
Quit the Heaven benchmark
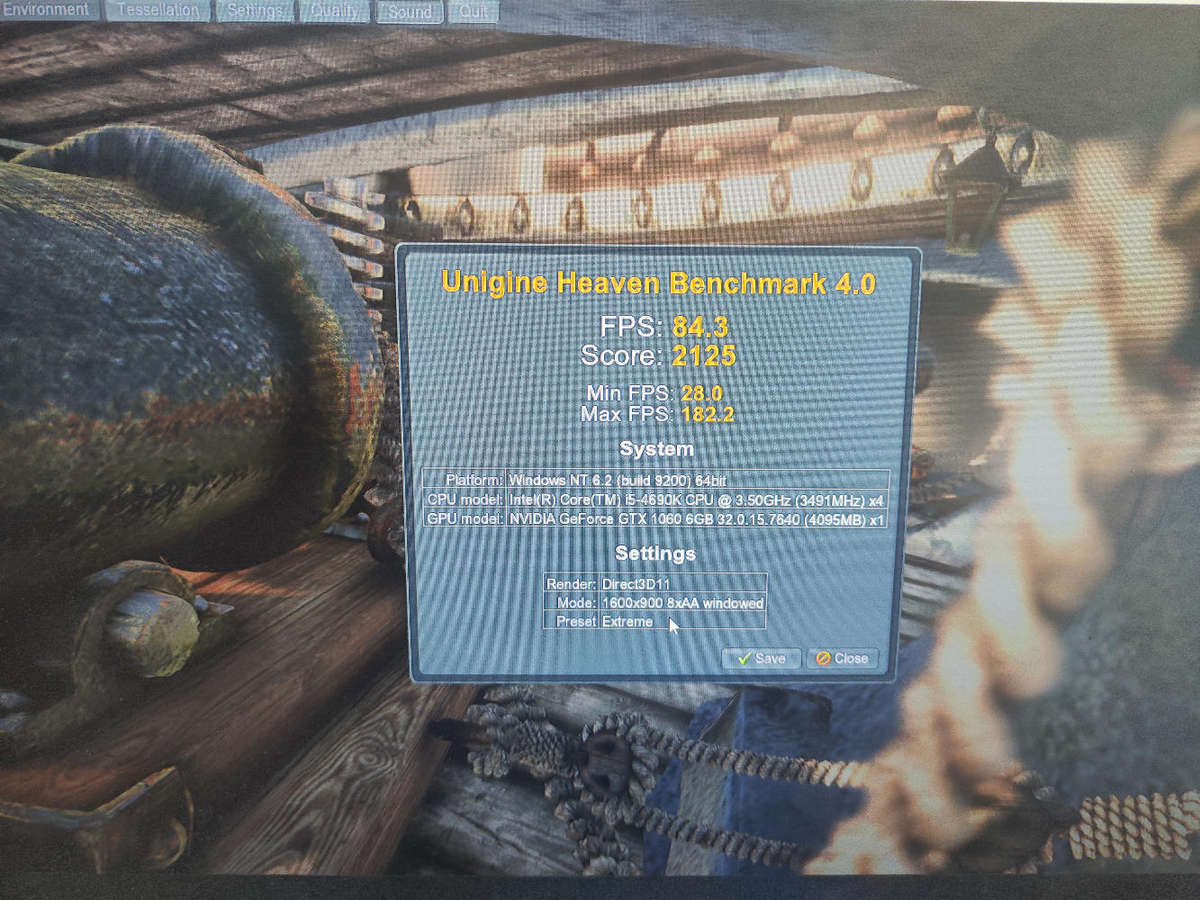[x=473, y=12]
